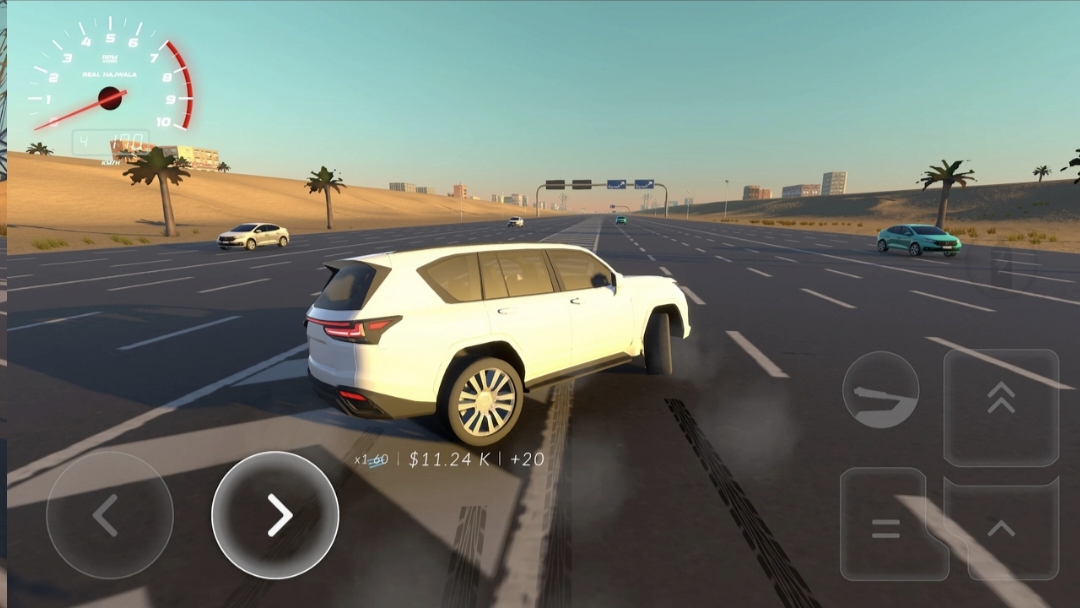
Task: Hit the single-chevron accelerator pedal
Action: click(x=1001, y=528)
